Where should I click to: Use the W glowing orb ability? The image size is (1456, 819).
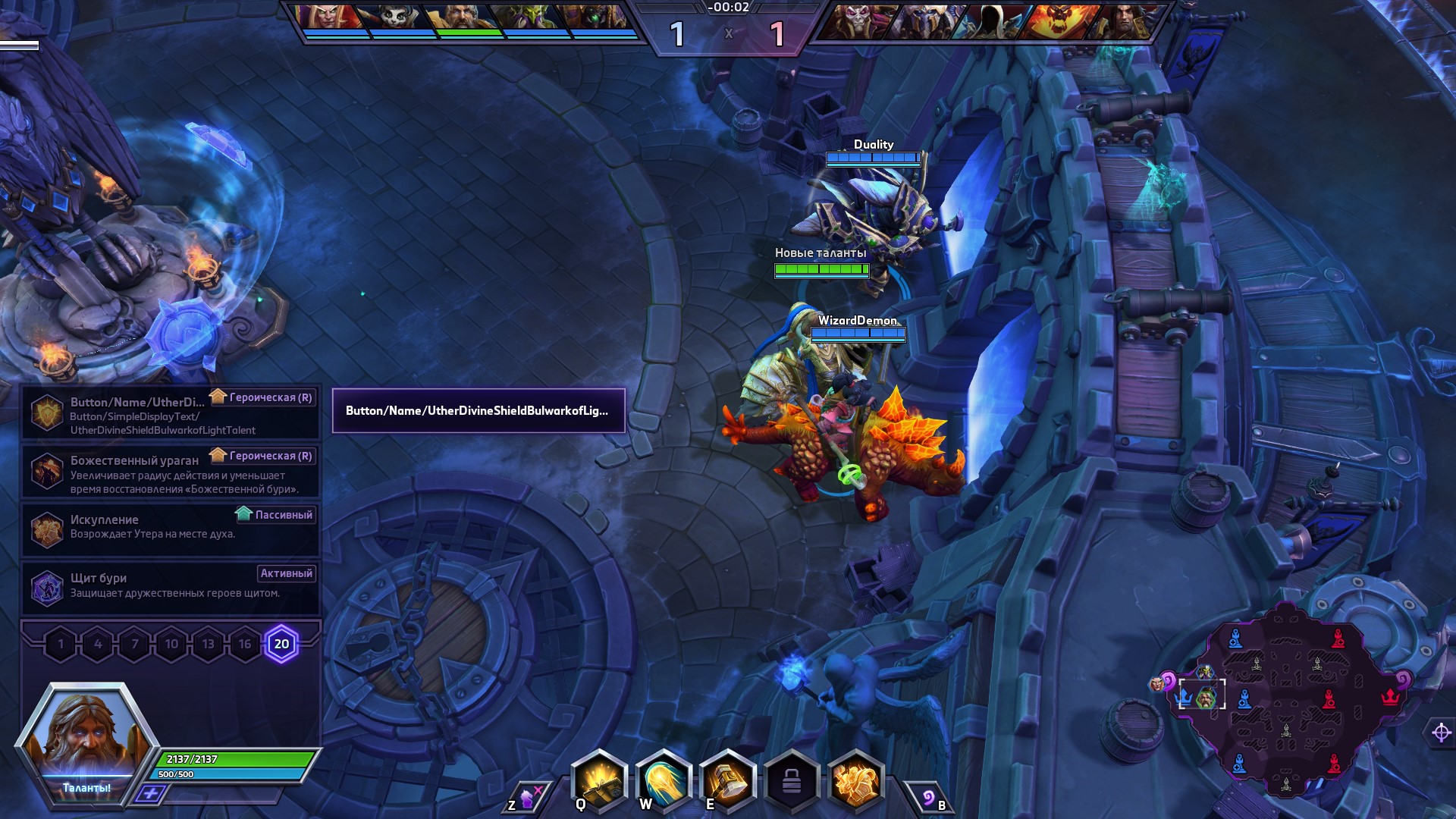[x=664, y=781]
